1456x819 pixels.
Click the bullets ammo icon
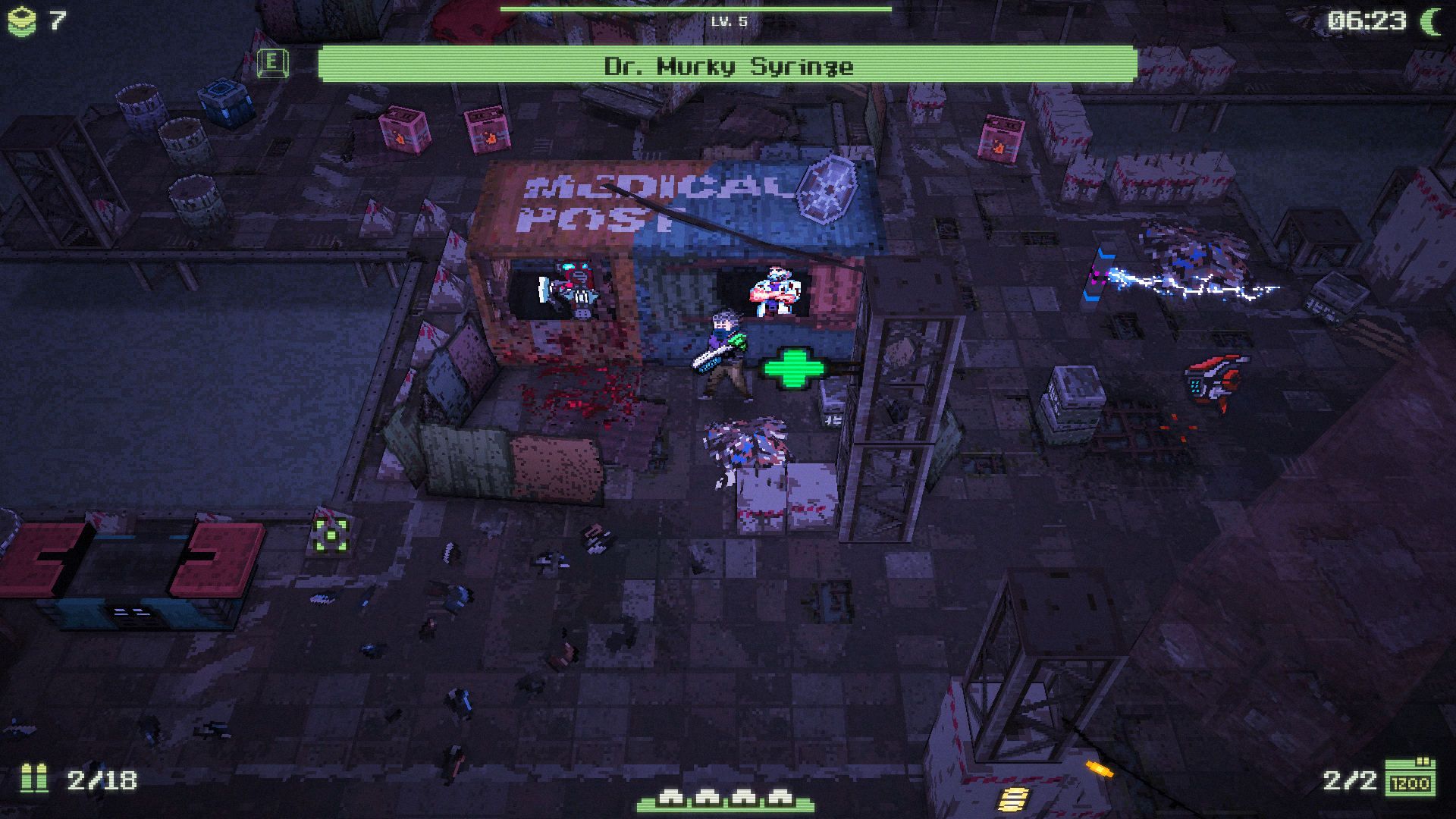(x=34, y=778)
